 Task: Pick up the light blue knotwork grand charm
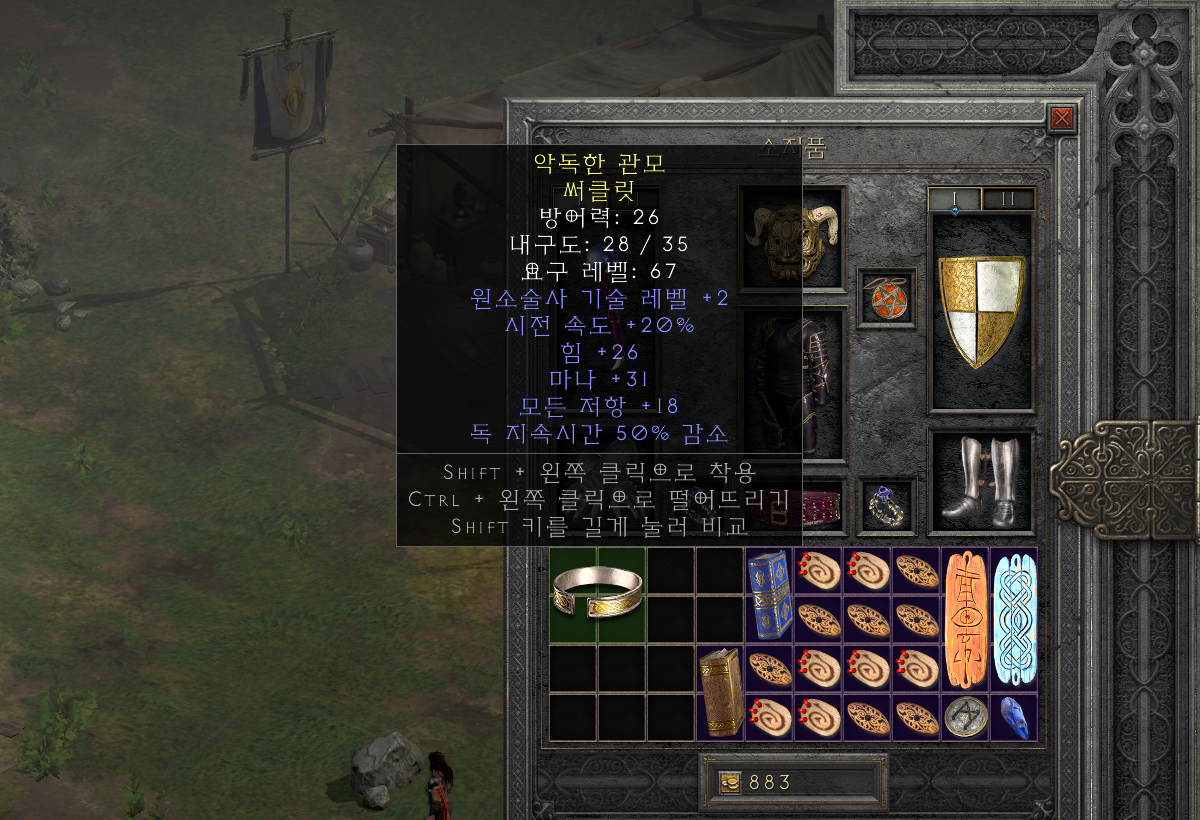click(1014, 620)
